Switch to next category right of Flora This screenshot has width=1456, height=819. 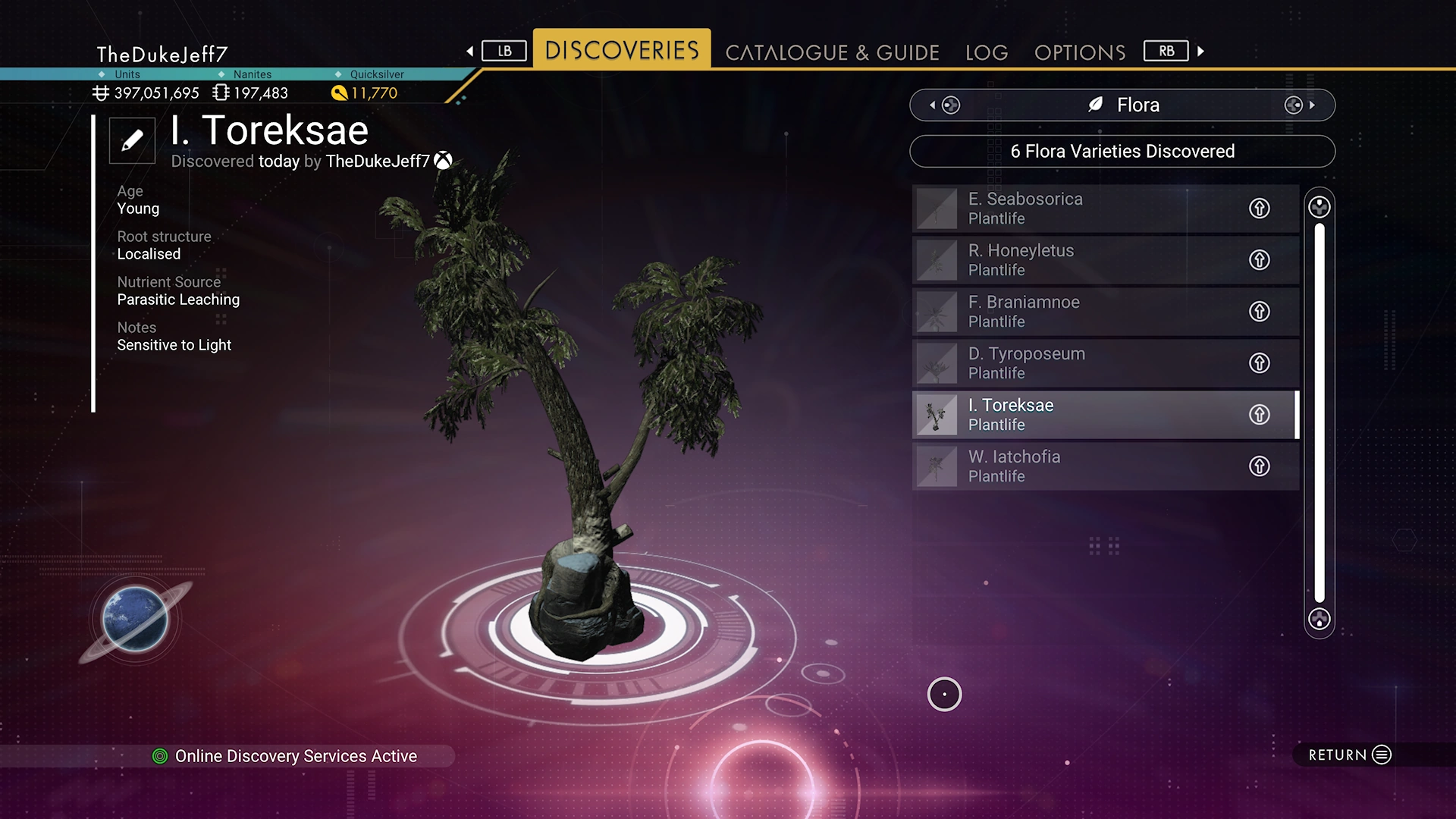point(1300,105)
